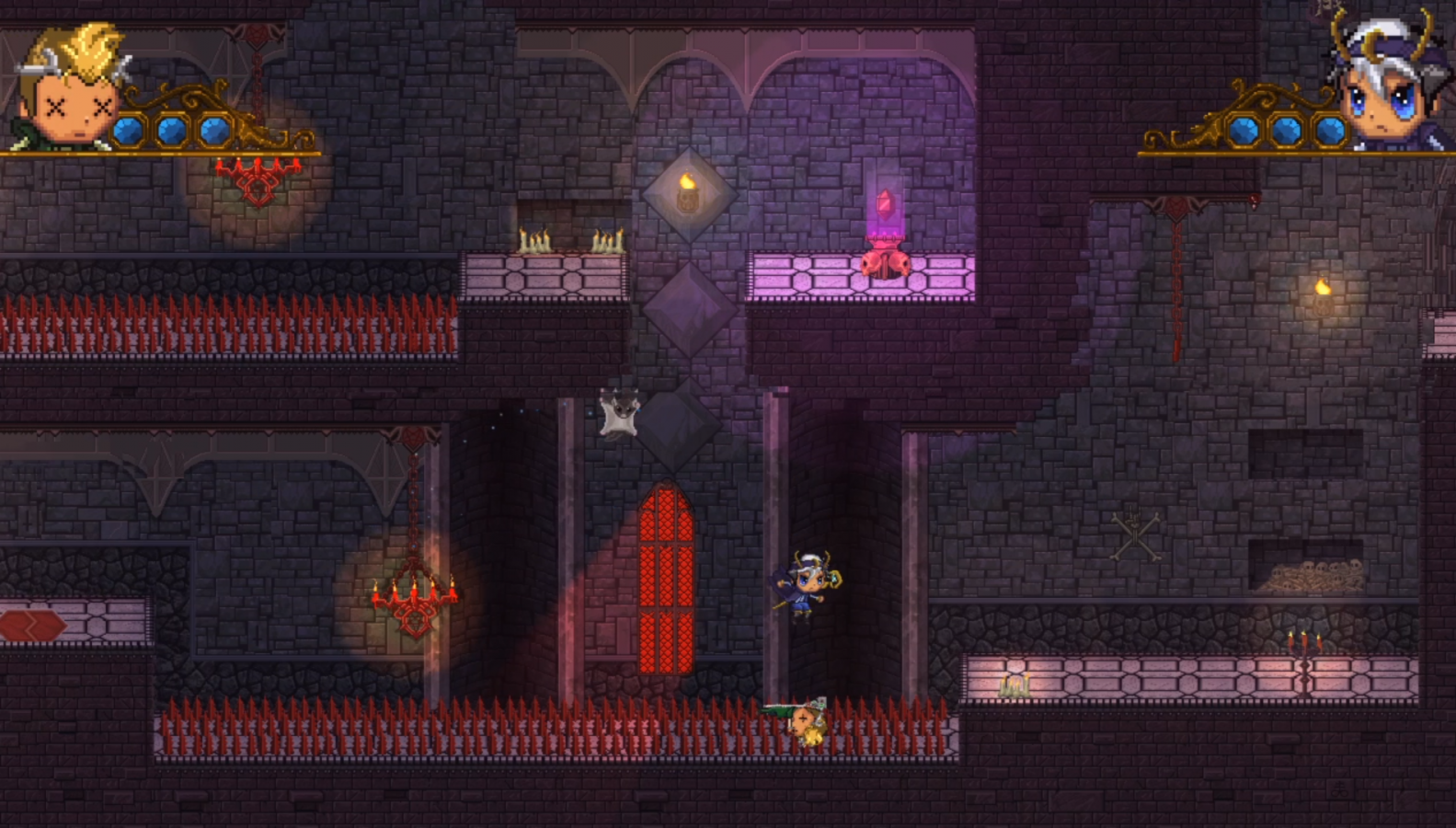Screen dimensions: 1456x828
Task: Click the blonde knocked-out player portrait
Action: (x=72, y=89)
